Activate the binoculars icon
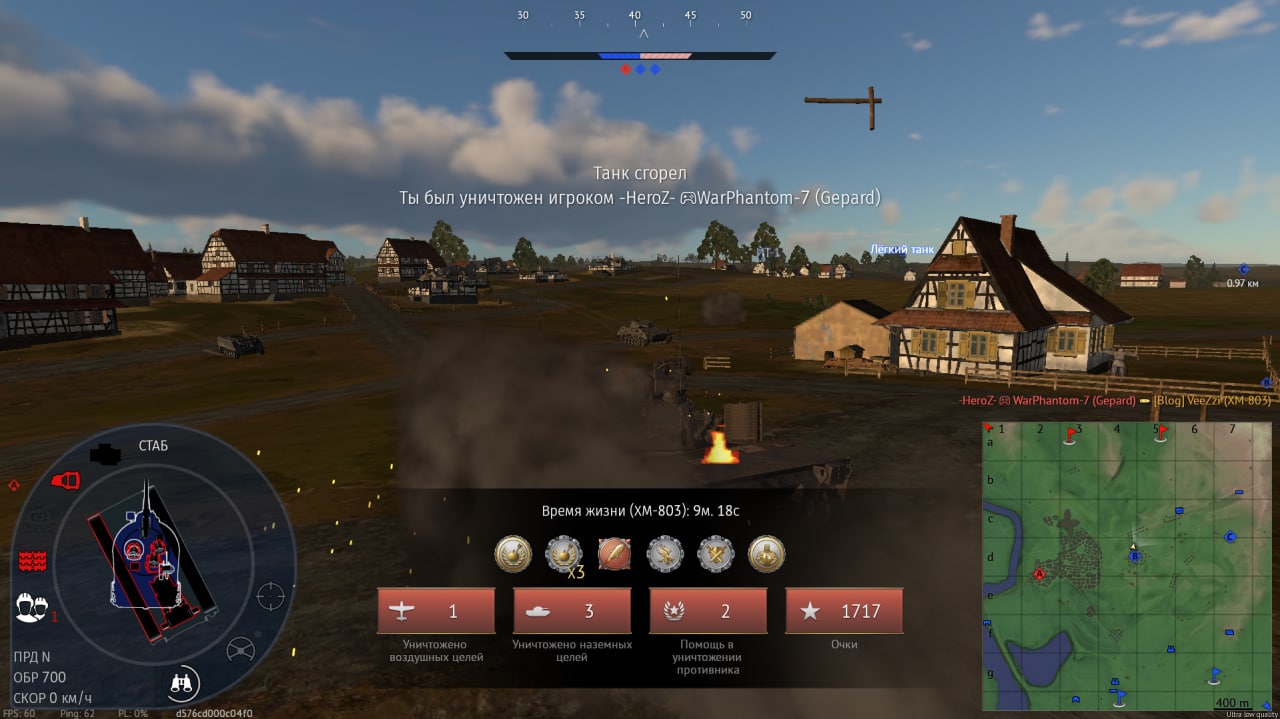The width and height of the screenshot is (1280, 719). 183,684
